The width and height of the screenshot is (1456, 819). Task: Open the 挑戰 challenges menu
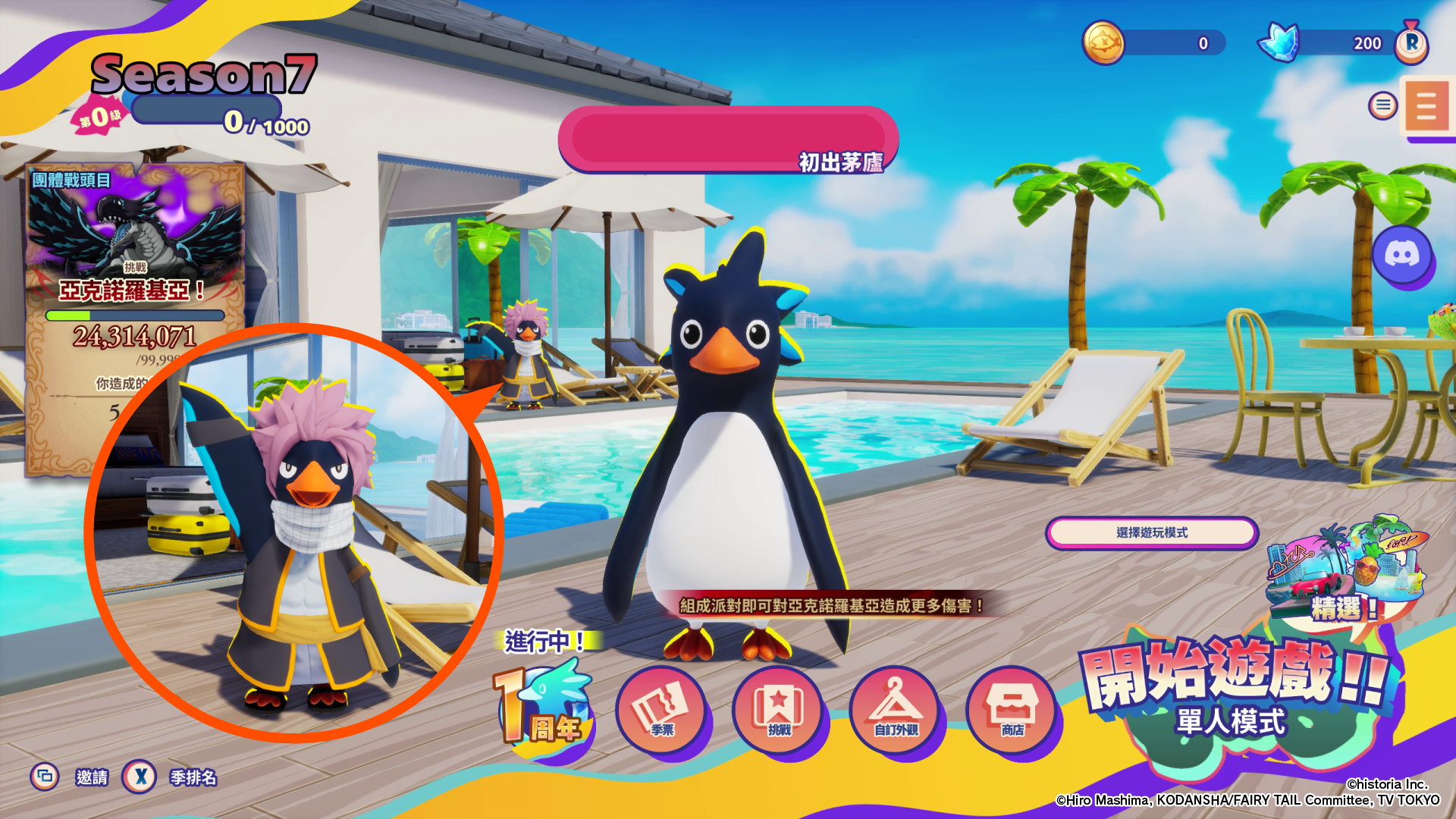click(x=779, y=711)
